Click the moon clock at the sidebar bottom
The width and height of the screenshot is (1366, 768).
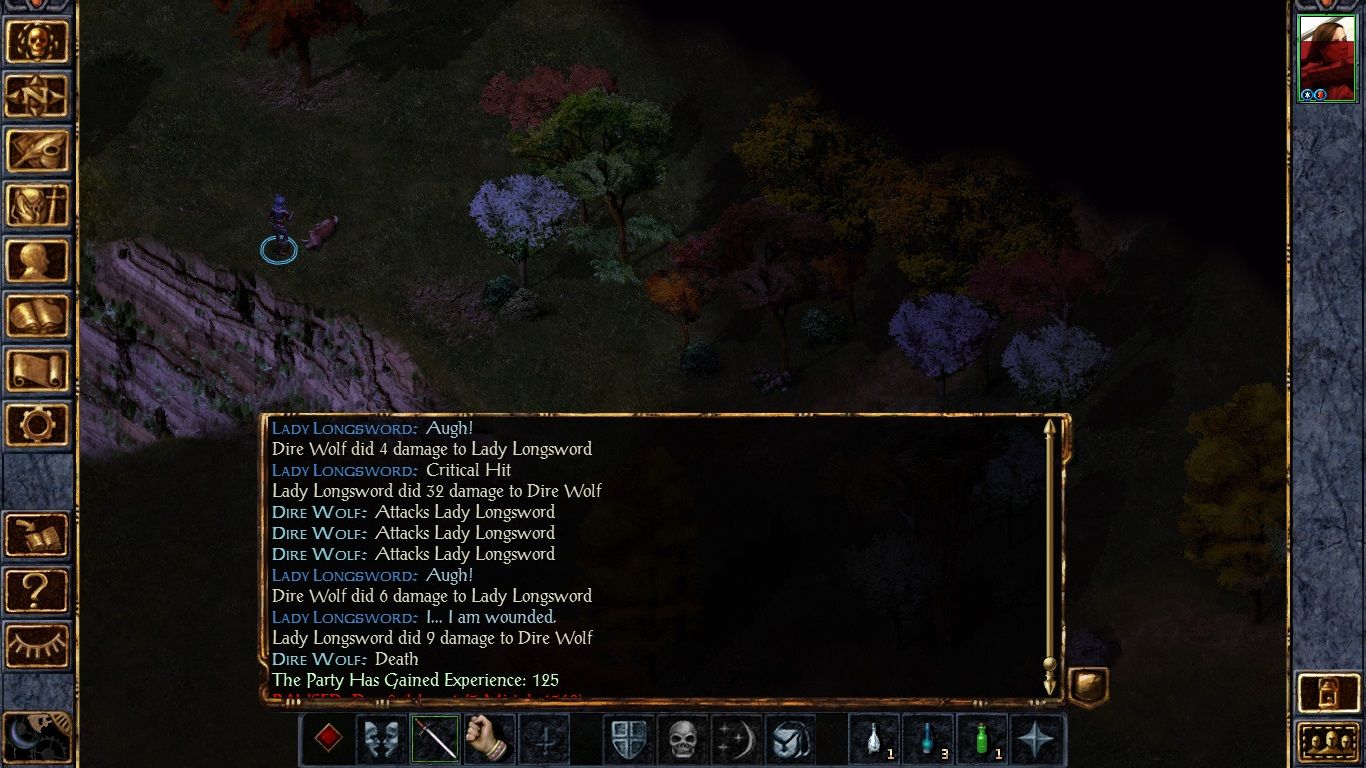[36, 738]
